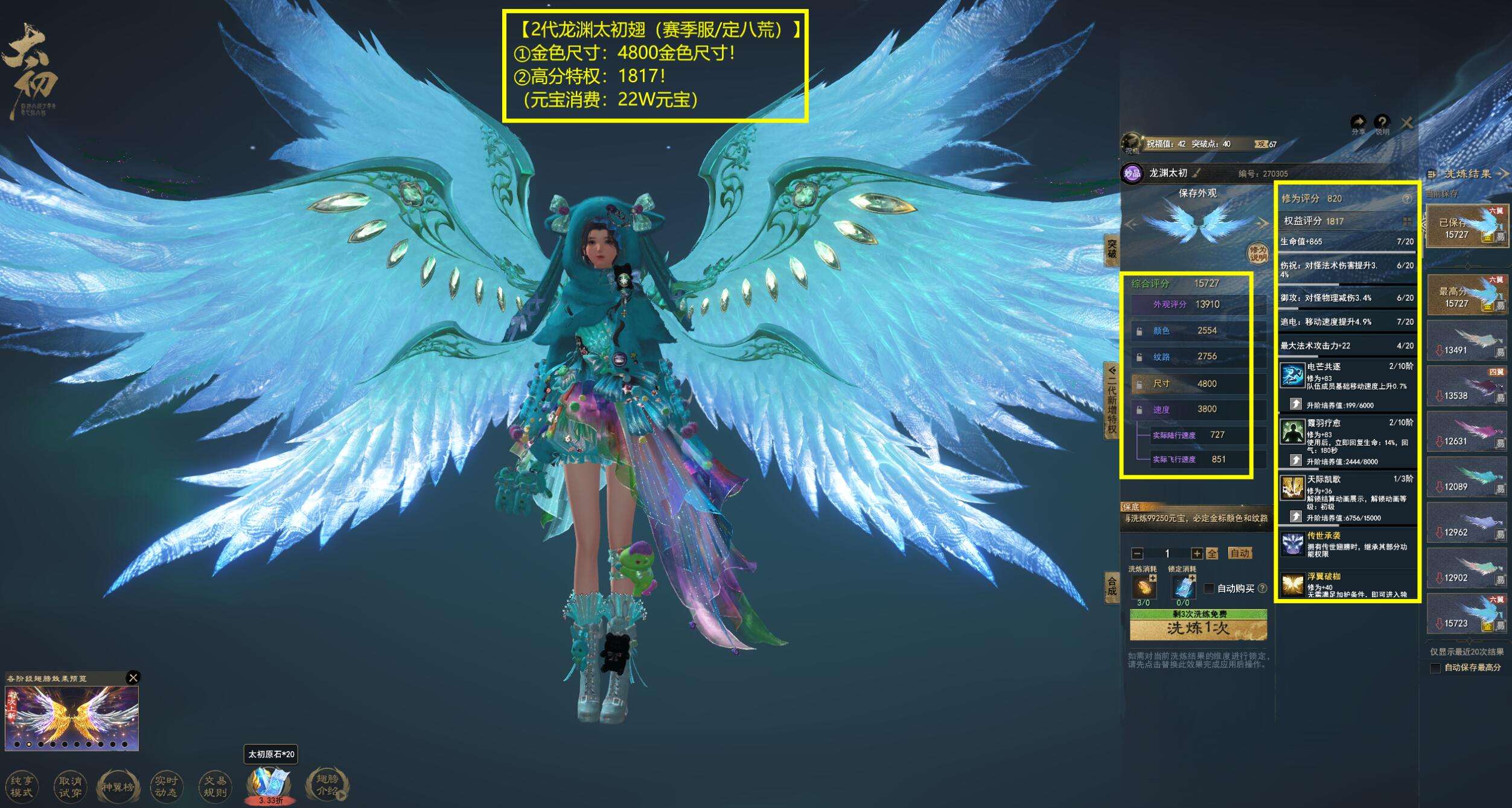Close the 各阶段翅膀效果预览 preview popup
The height and width of the screenshot is (808, 1512).
point(133,677)
